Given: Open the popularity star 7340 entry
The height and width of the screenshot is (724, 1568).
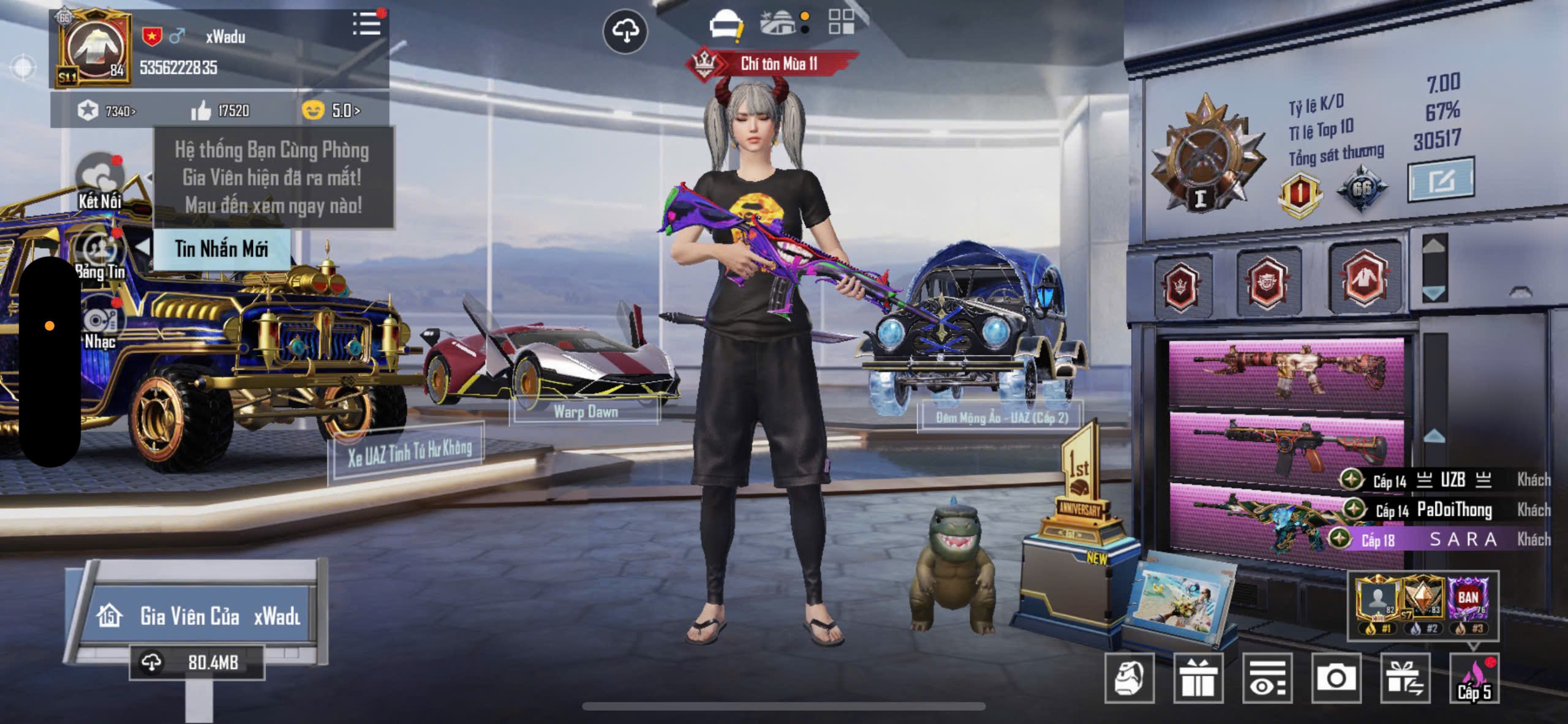Looking at the screenshot, I should tap(107, 111).
